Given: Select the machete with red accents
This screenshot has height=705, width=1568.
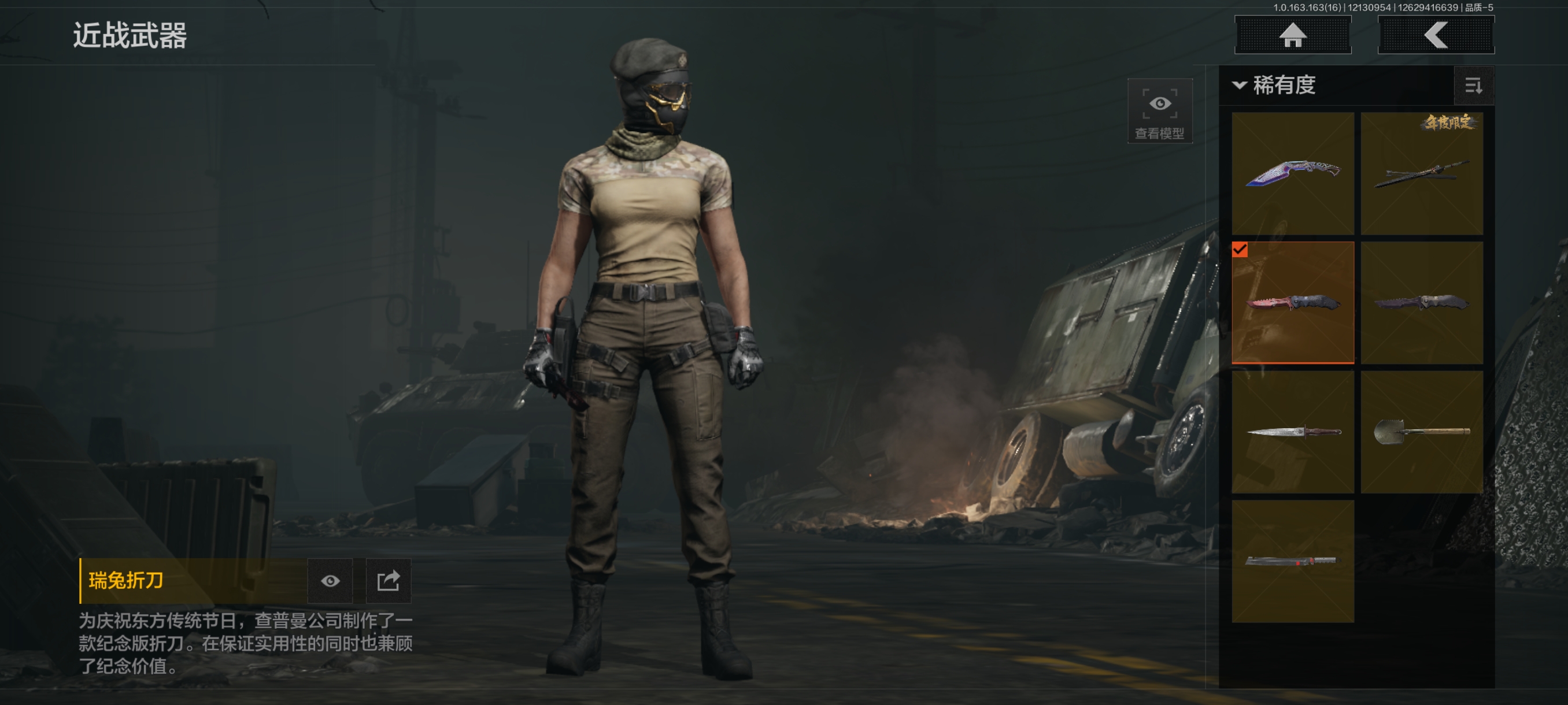Looking at the screenshot, I should (x=1292, y=561).
